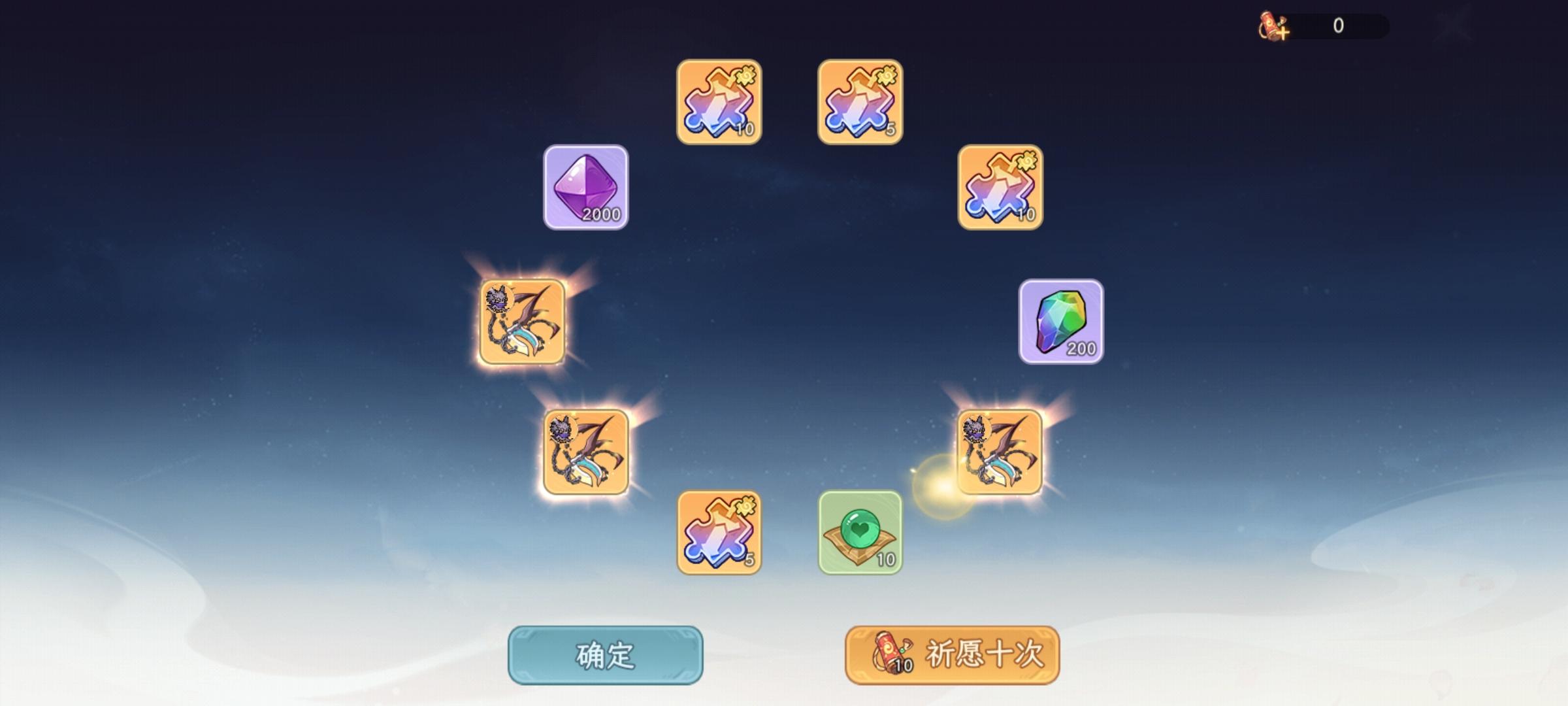Click the gear badge on the top puzzle fragment

coord(746,74)
